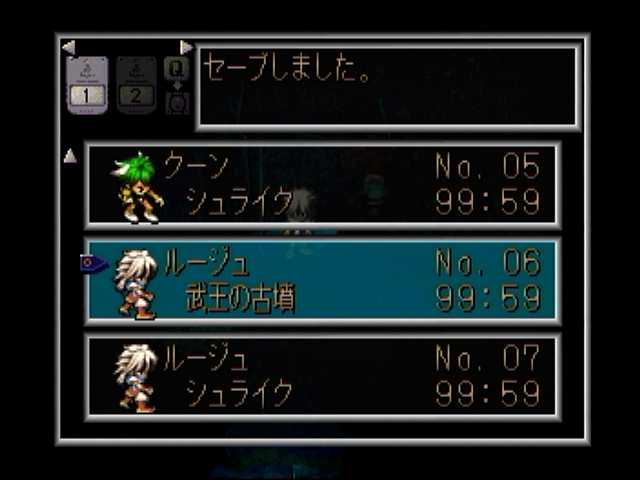Viewport: 640px width, 480px height.
Task: Select memory card slot 1
Action: 87,84
